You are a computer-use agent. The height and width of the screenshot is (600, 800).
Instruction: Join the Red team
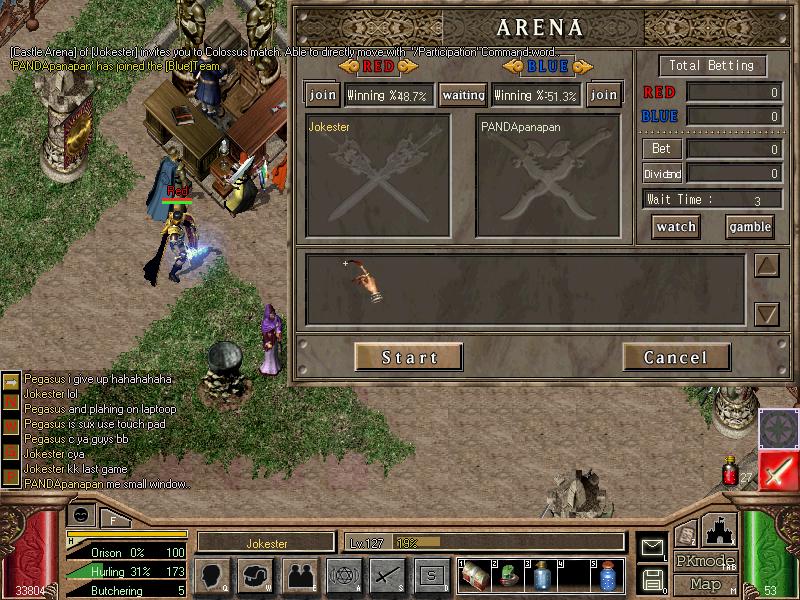(x=322, y=95)
